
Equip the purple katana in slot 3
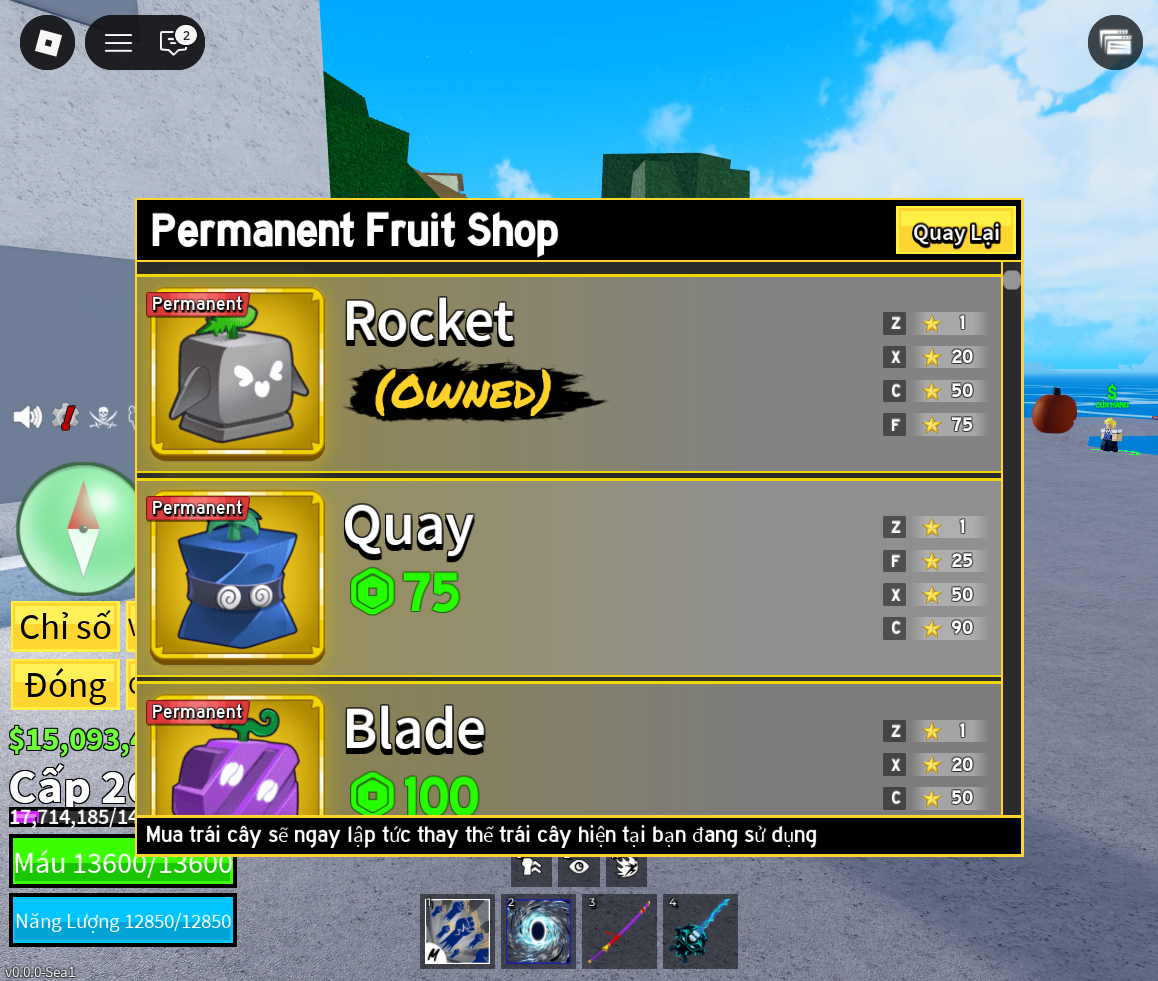coord(619,931)
